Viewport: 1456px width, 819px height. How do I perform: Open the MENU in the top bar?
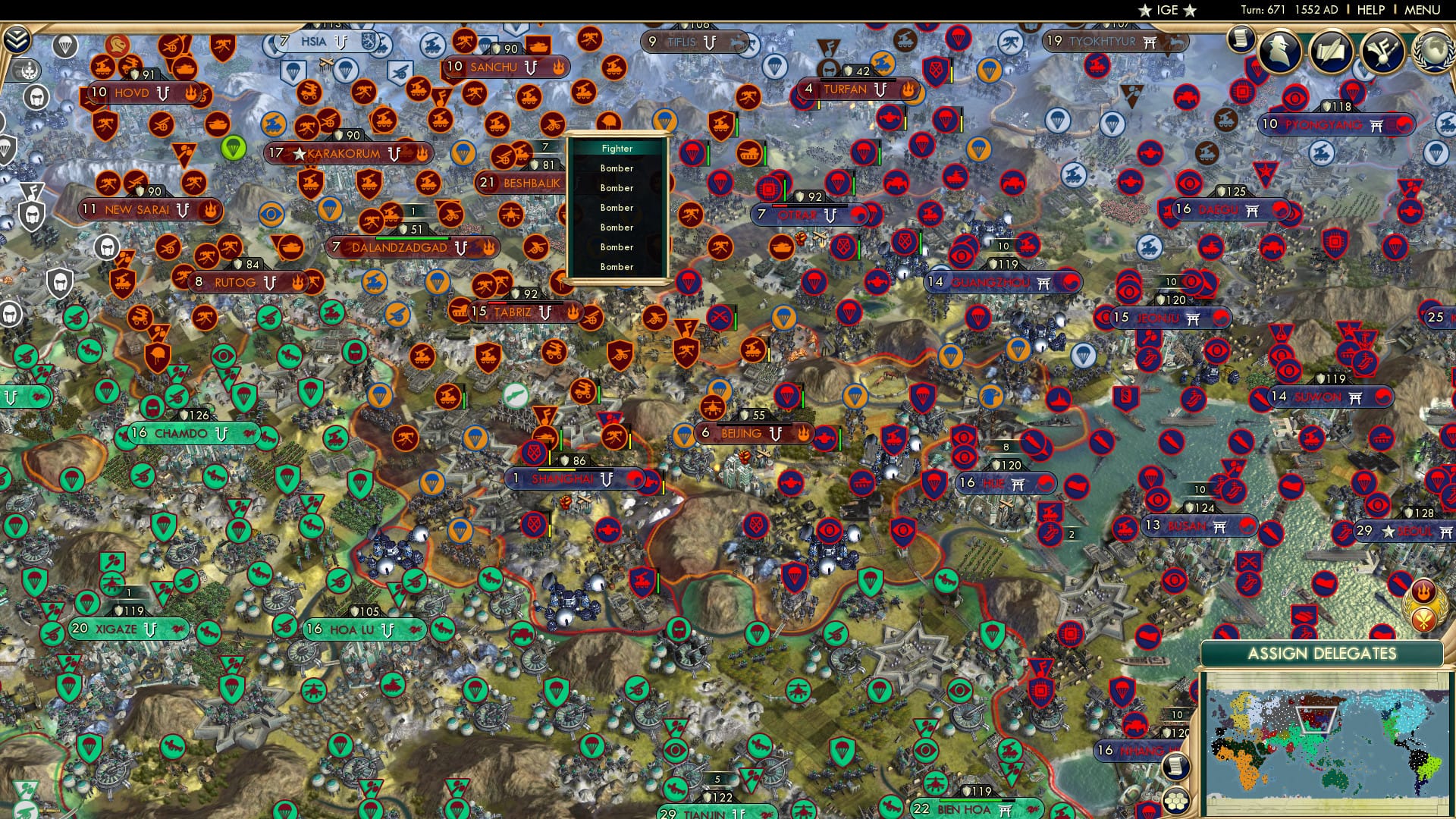(x=1424, y=11)
